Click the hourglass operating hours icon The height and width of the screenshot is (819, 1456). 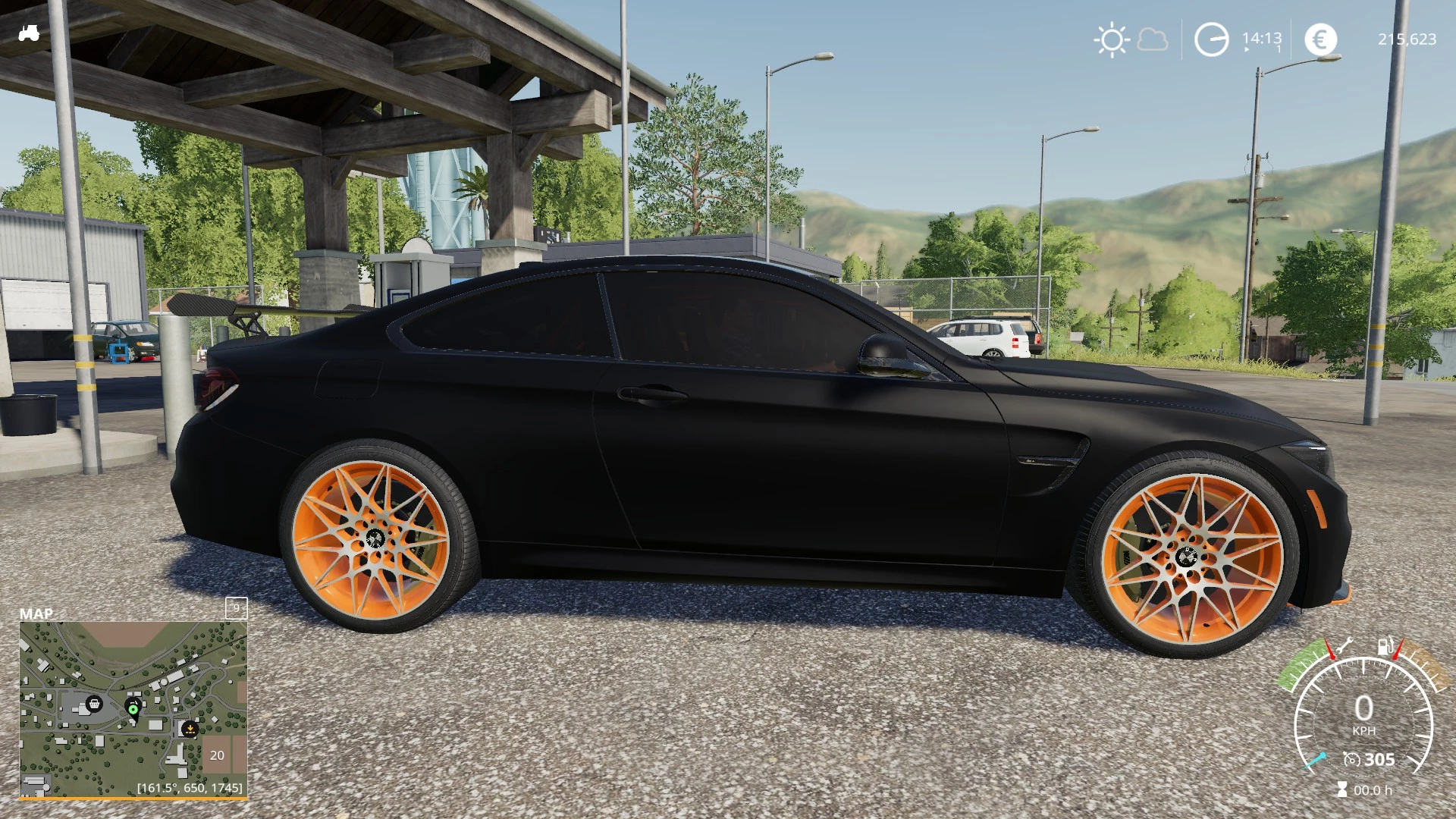(1342, 790)
